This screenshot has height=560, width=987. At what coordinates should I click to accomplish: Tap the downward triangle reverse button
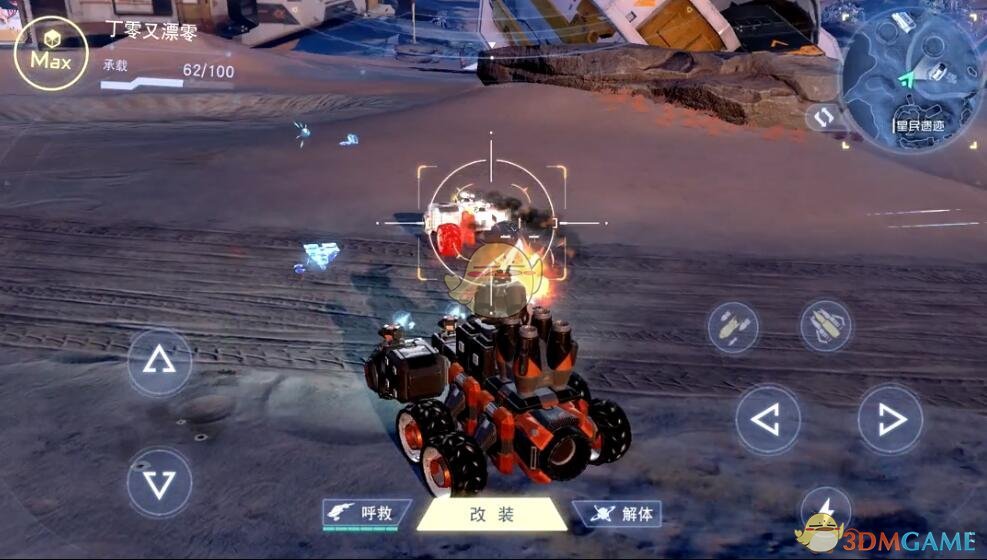click(x=159, y=483)
